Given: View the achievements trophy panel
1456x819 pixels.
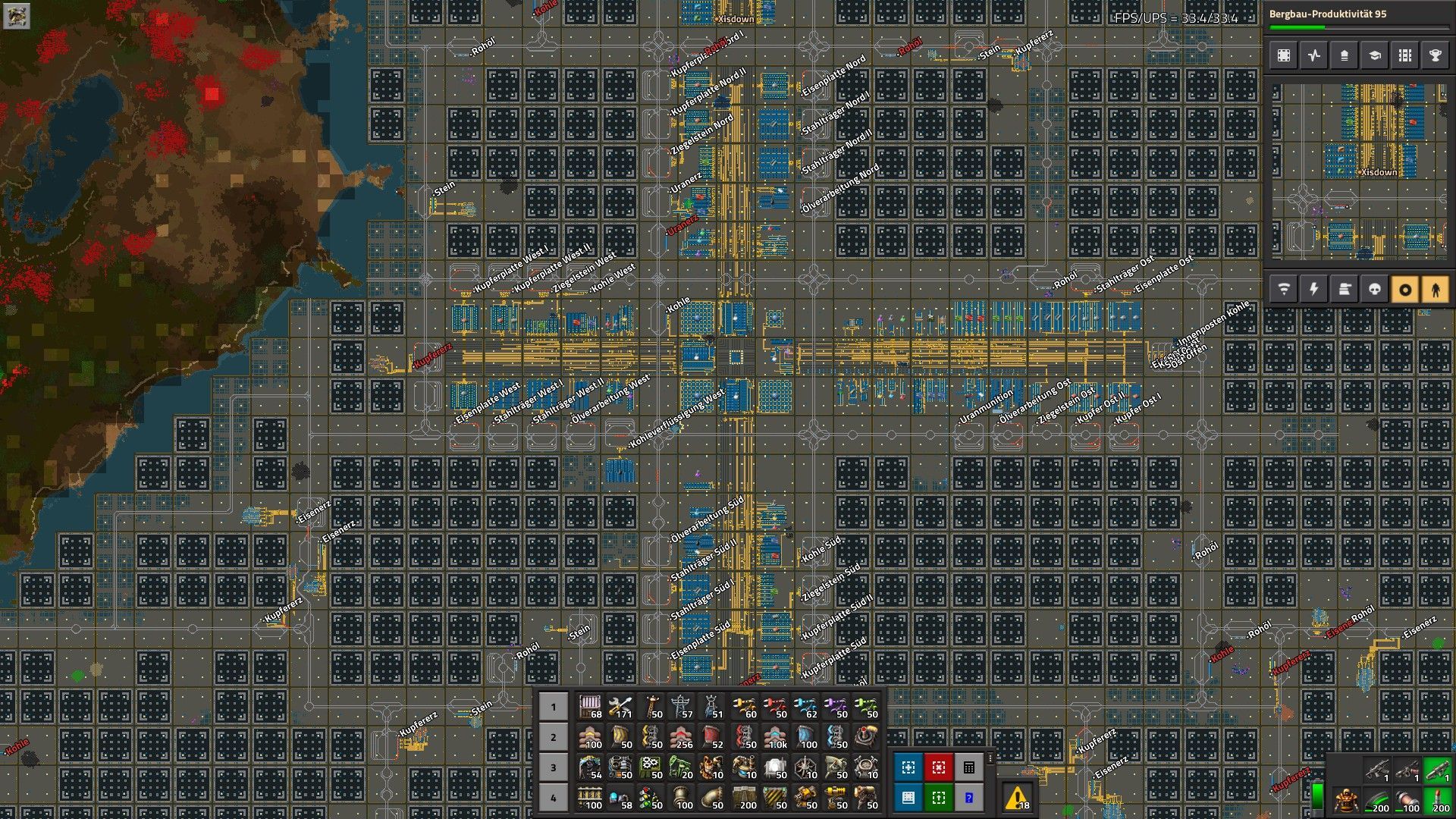Looking at the screenshot, I should 1434,55.
